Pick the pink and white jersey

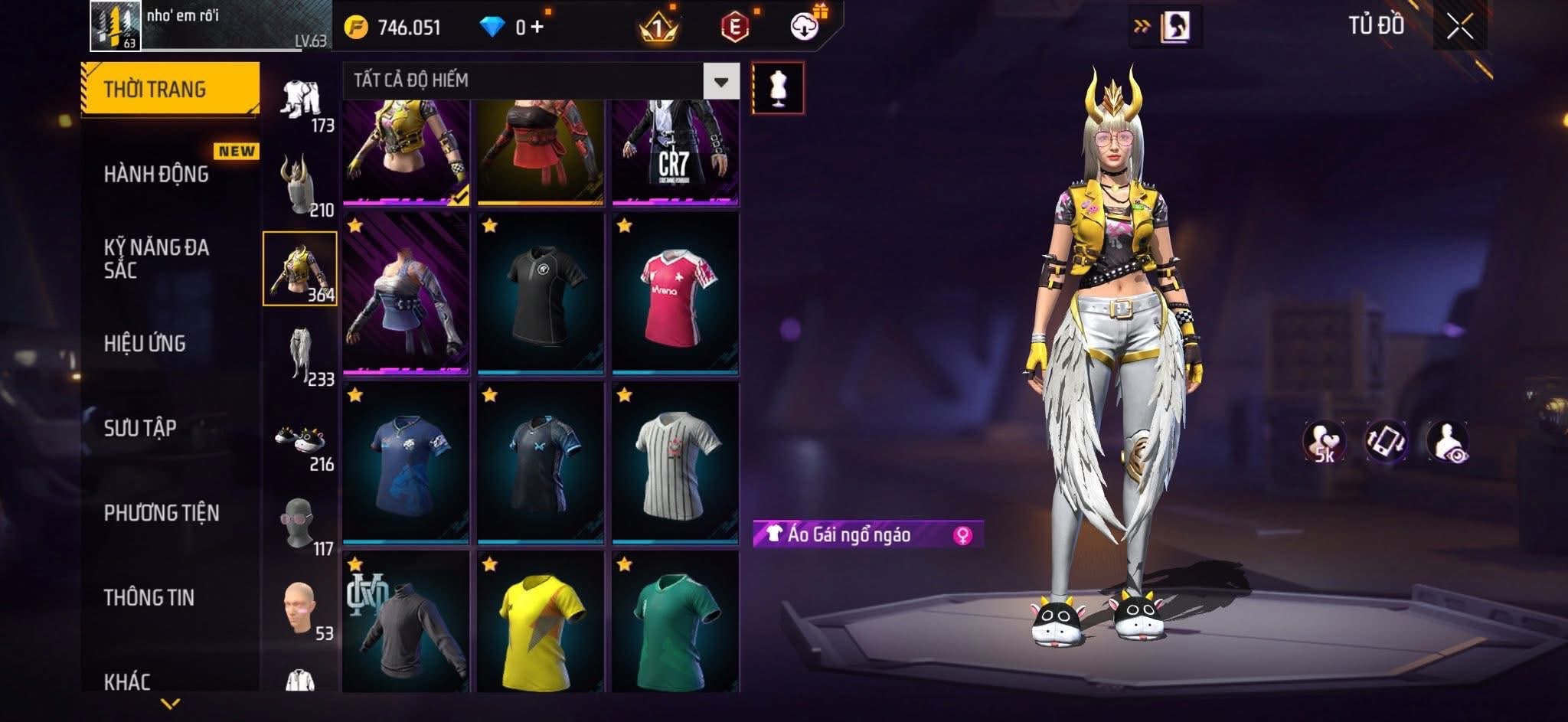(675, 294)
